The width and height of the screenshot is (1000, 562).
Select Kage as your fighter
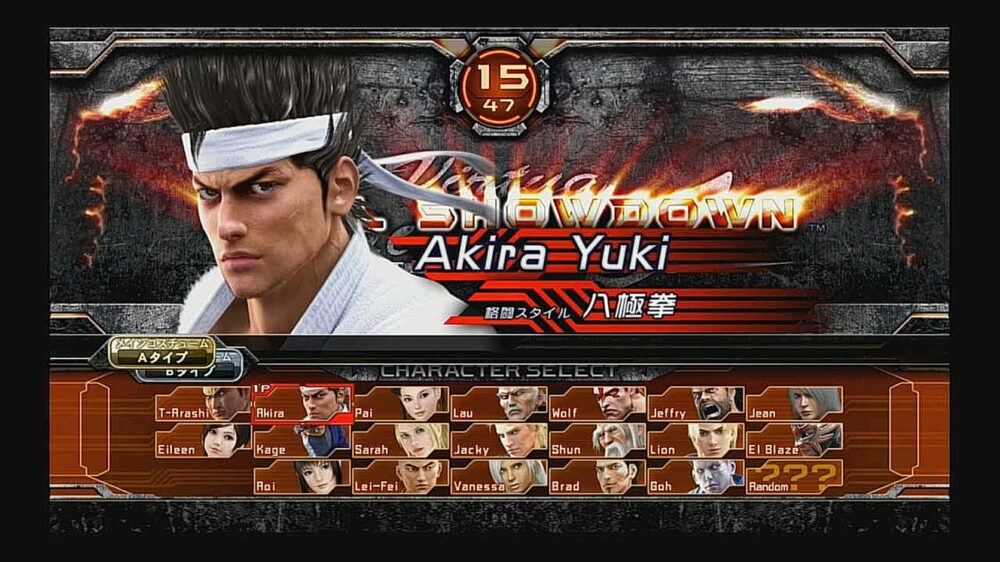[x=301, y=441]
